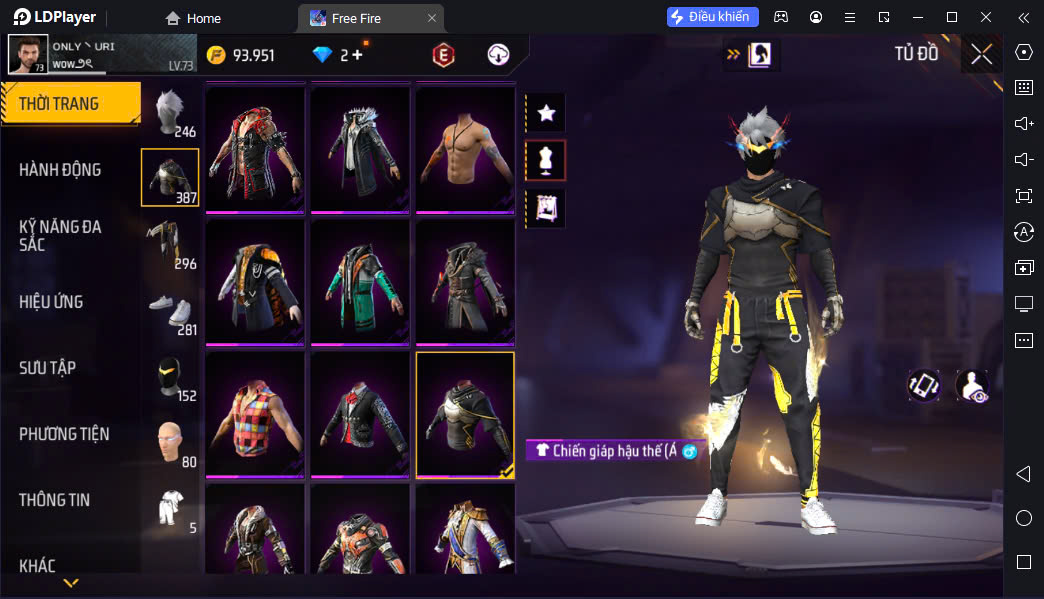Select the PHƯƠNG TIỆN category
This screenshot has height=599, width=1044.
point(64,434)
